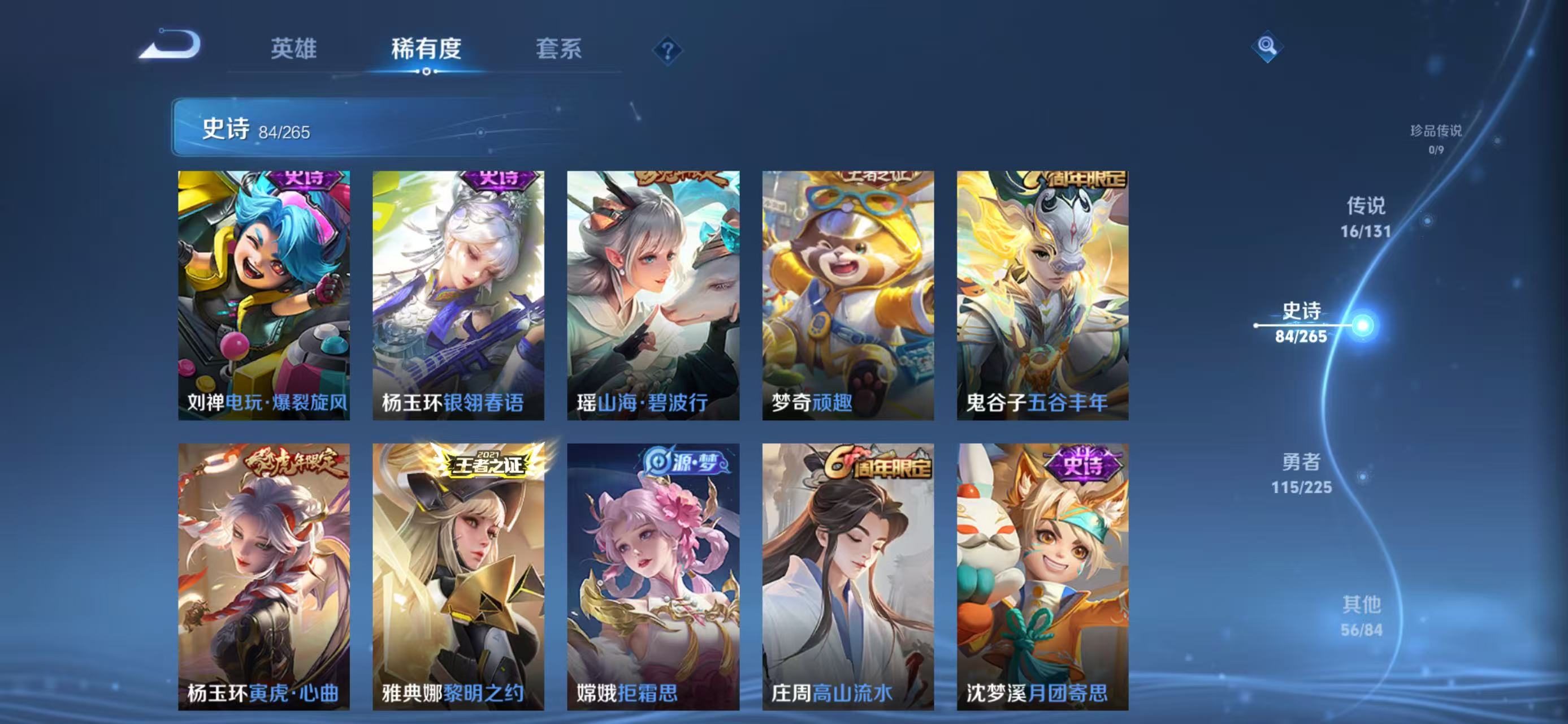
Task: Open the question mark help icon
Action: (667, 50)
